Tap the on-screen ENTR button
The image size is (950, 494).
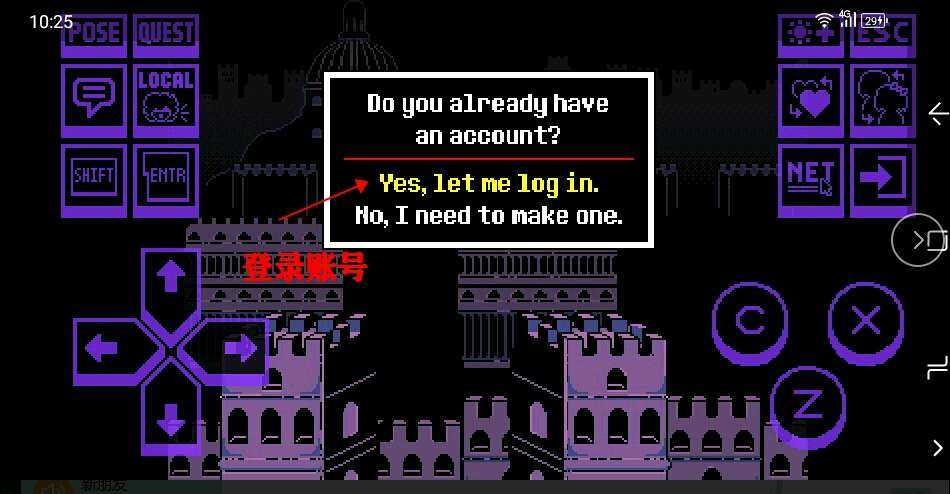tap(165, 177)
